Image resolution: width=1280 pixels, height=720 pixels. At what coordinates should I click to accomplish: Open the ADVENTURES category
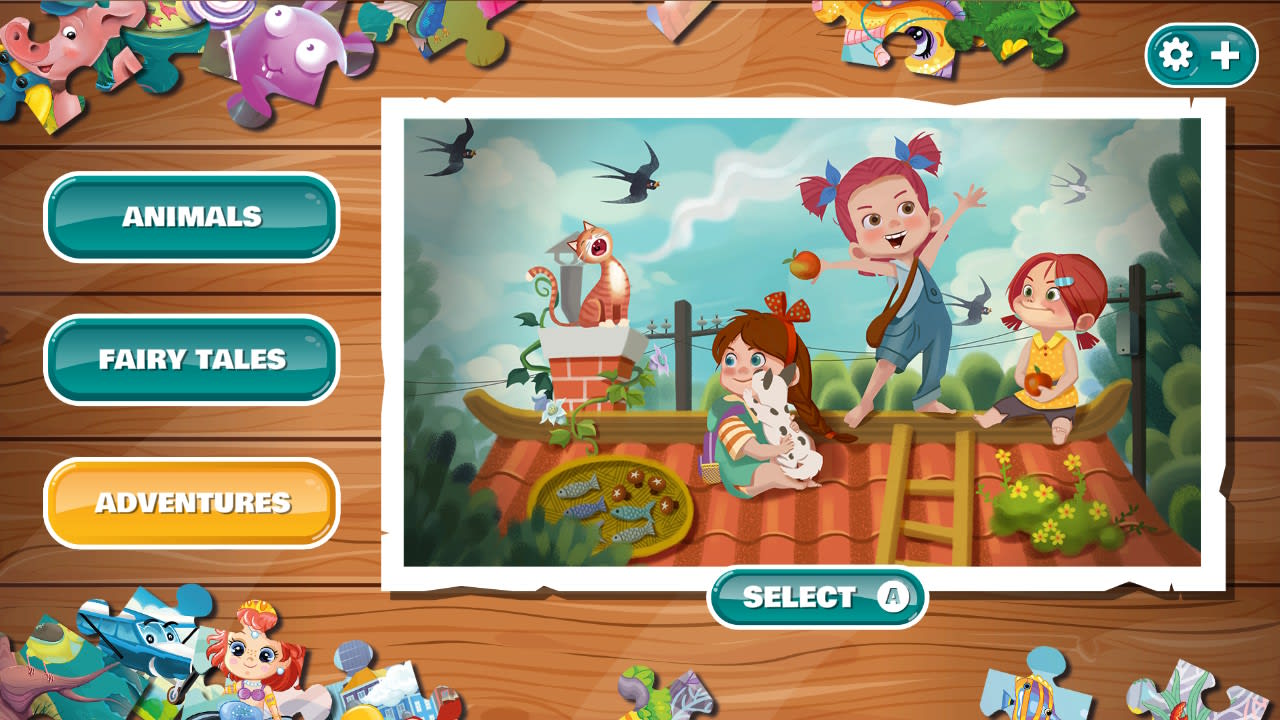pyautogui.click(x=191, y=504)
